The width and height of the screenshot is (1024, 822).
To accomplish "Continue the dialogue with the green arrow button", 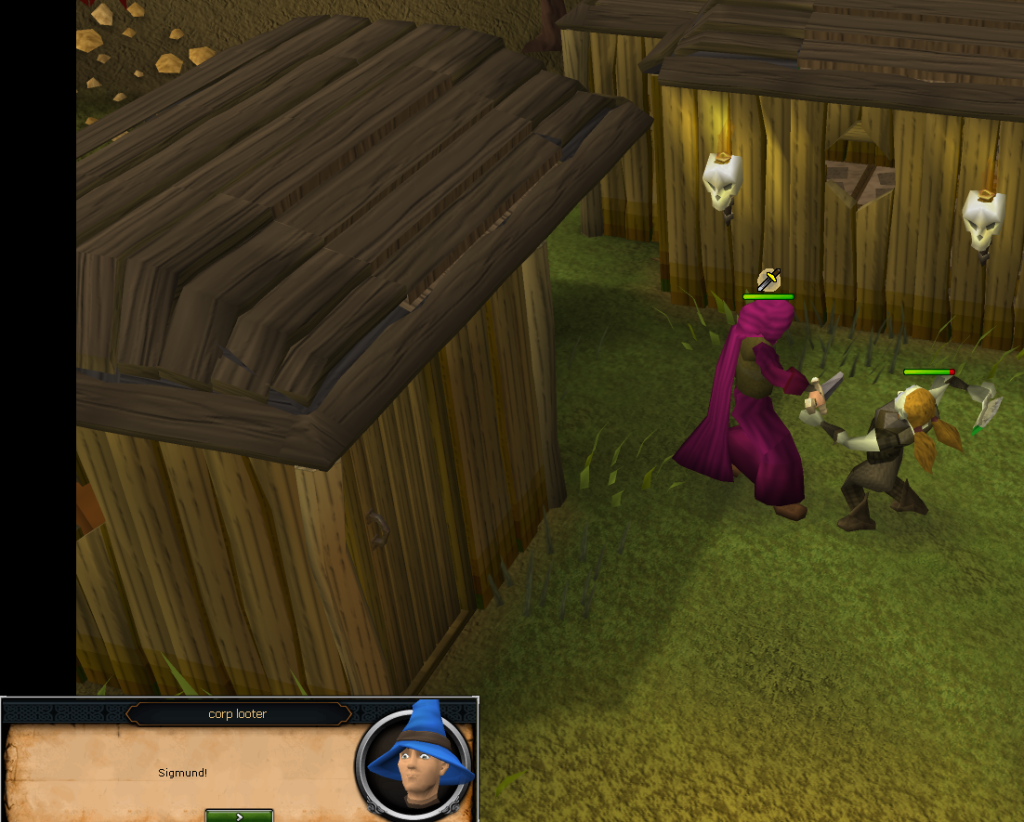I will click(x=239, y=815).
